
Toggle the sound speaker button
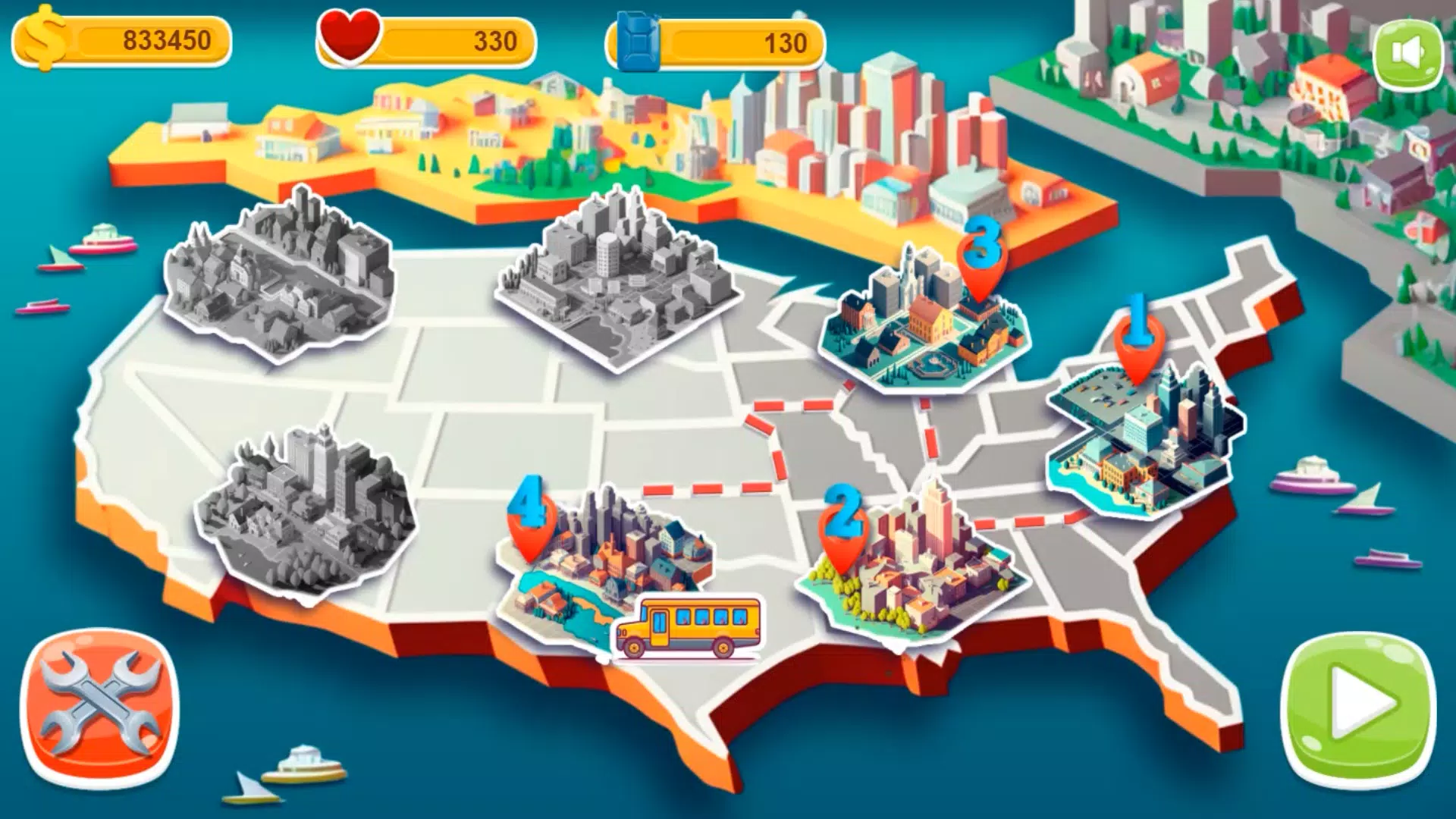click(x=1408, y=54)
